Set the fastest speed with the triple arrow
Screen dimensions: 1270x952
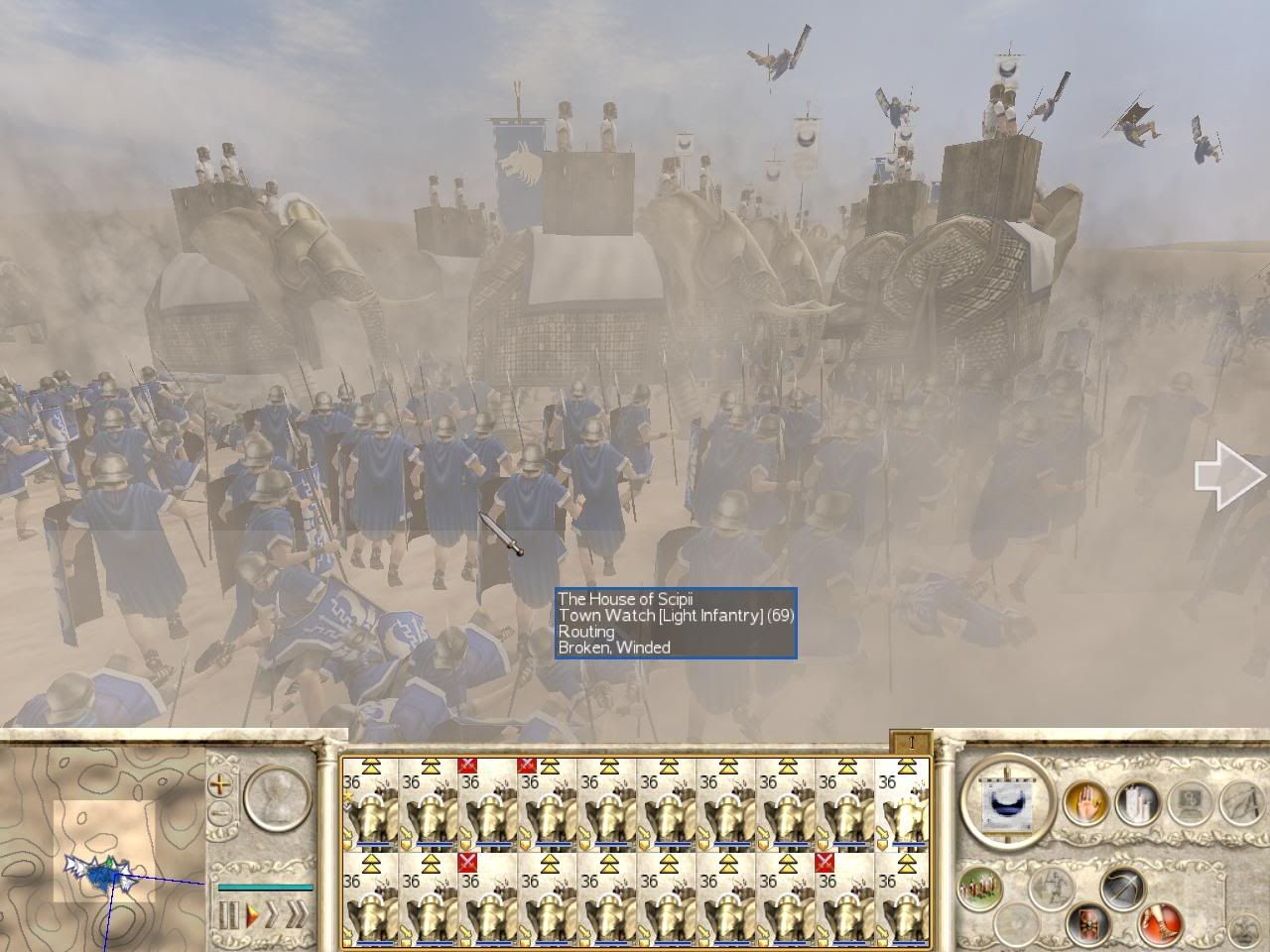coord(297,915)
